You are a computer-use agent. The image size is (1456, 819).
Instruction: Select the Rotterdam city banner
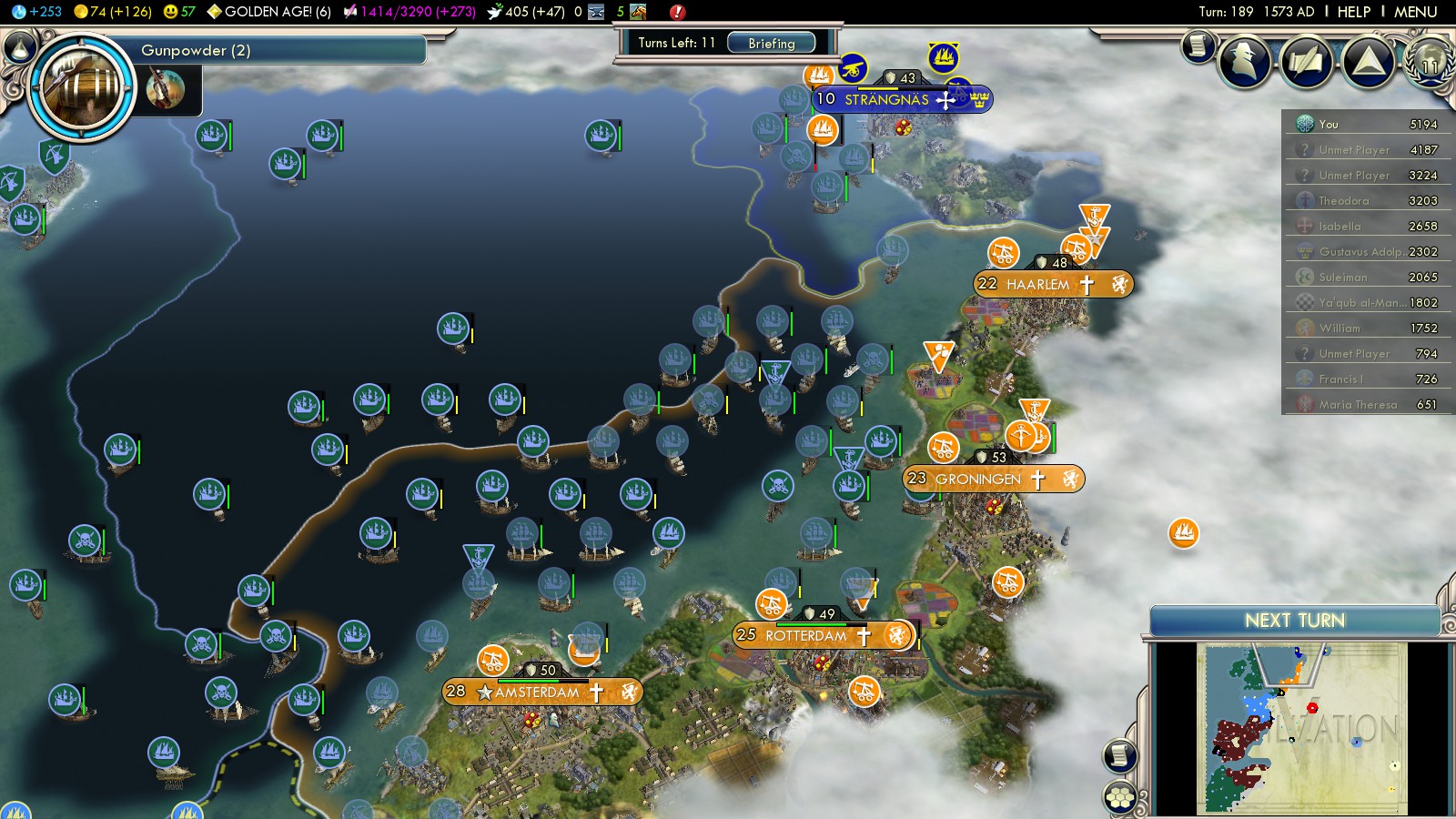[806, 635]
